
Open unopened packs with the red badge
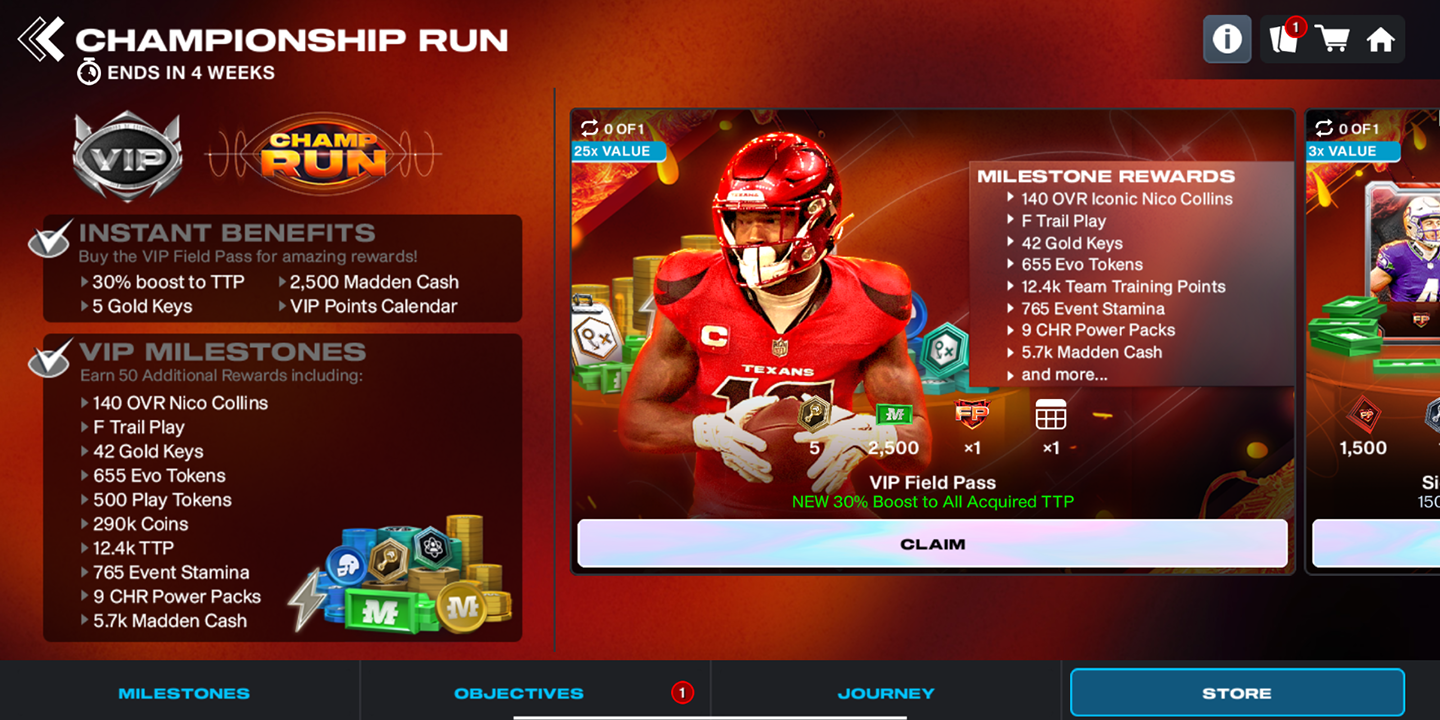[x=1285, y=40]
